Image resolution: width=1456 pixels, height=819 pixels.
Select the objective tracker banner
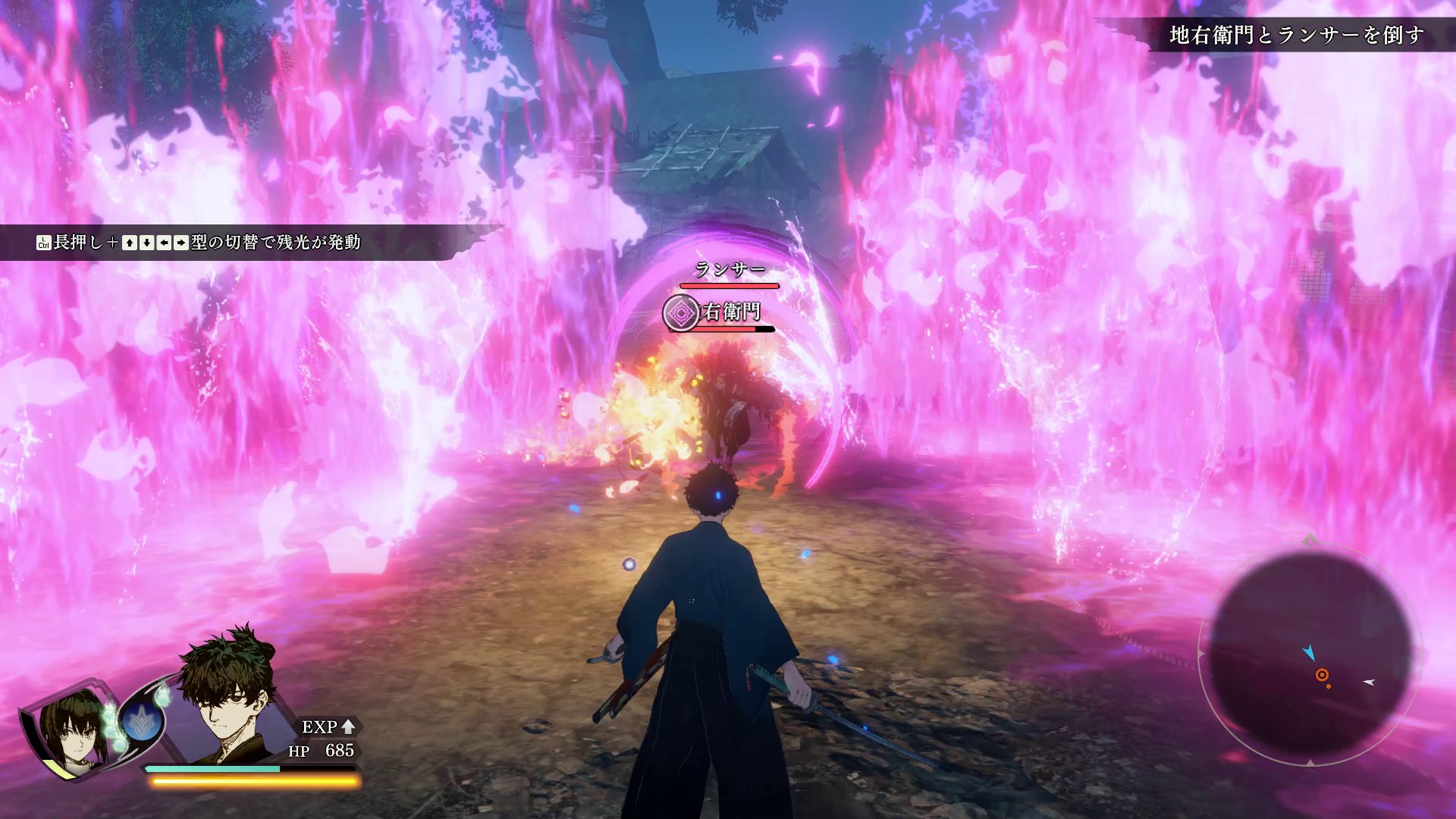1297,35
